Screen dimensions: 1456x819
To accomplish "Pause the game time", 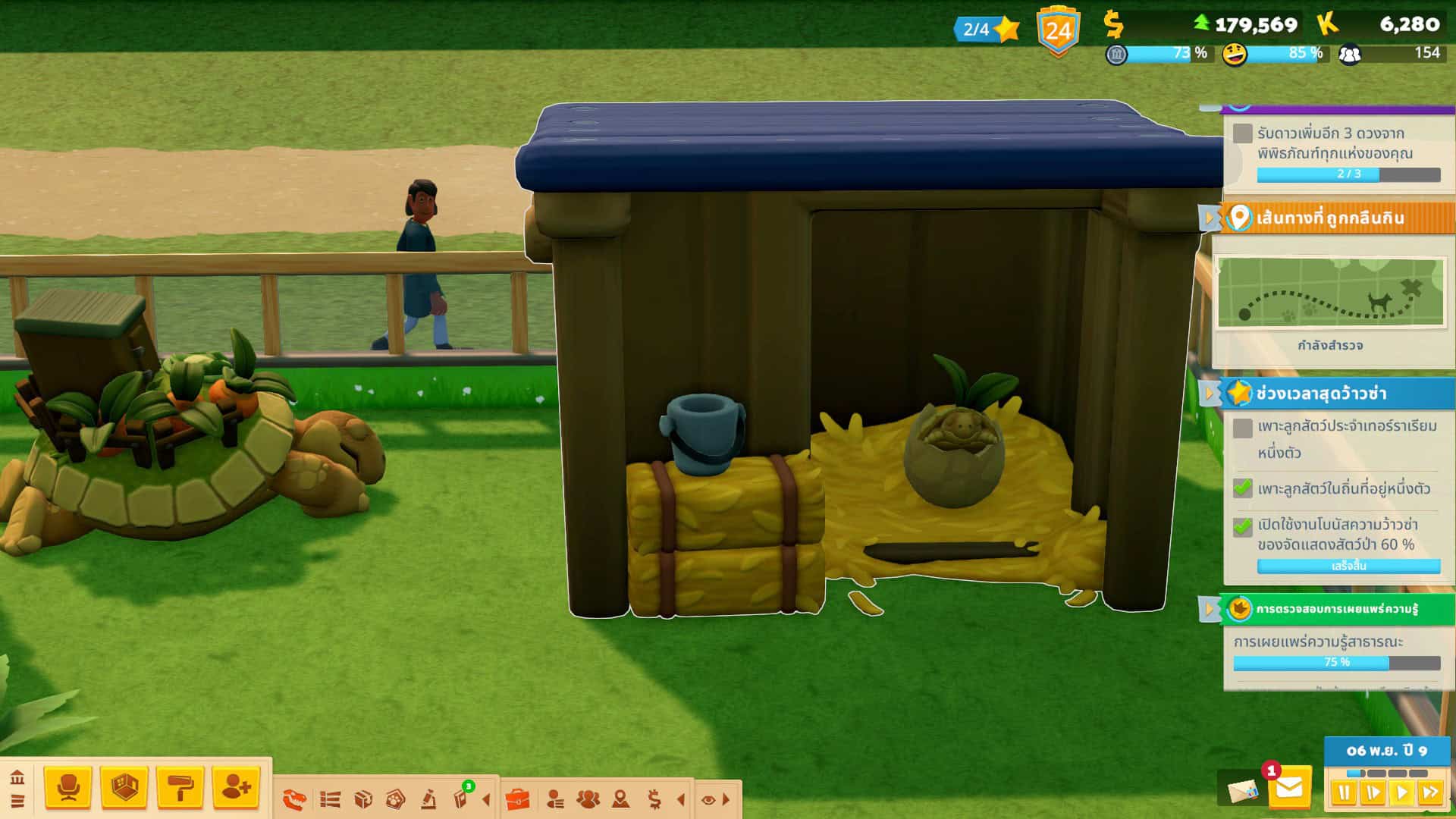I will click(x=1344, y=793).
